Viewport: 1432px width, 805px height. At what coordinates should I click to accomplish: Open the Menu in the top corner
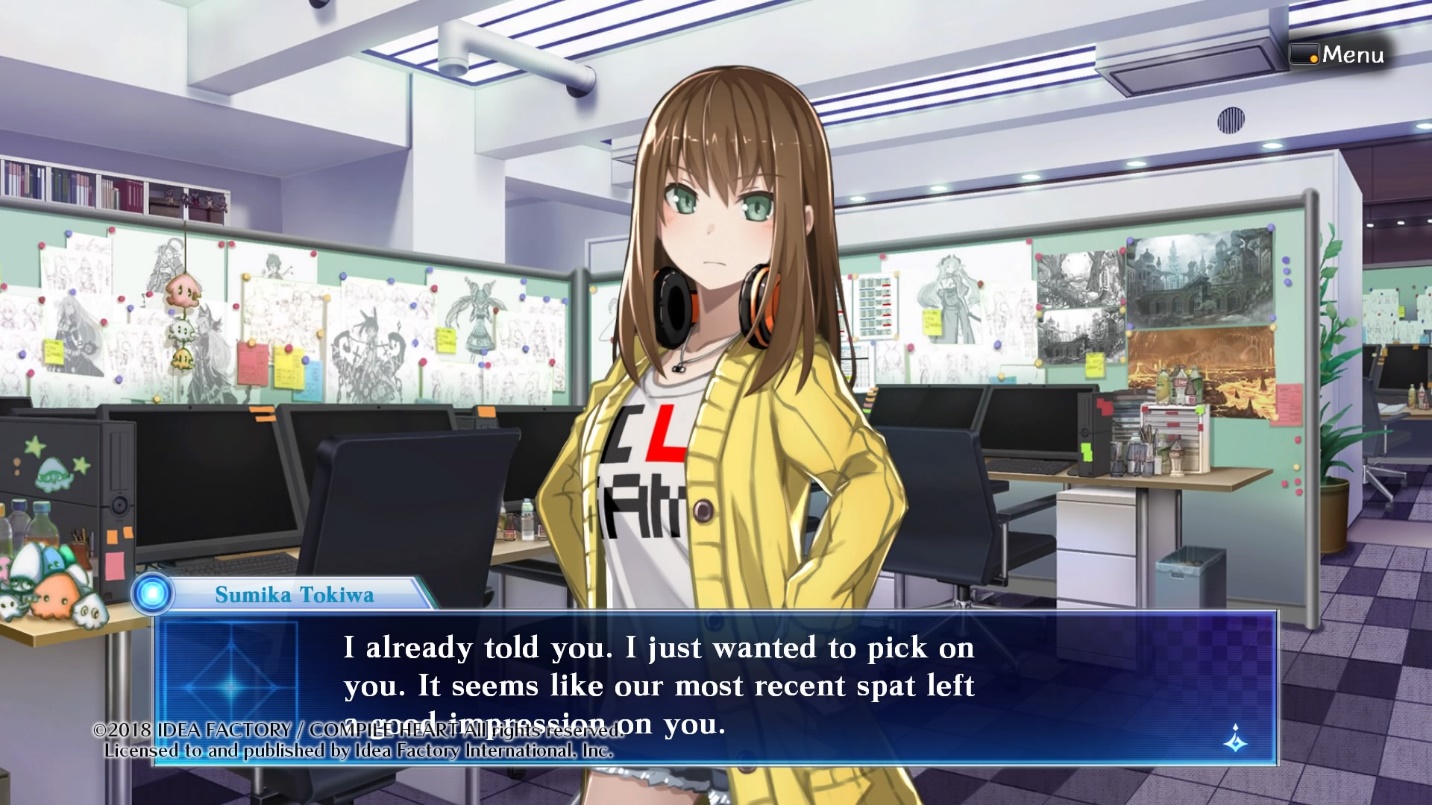click(1338, 55)
